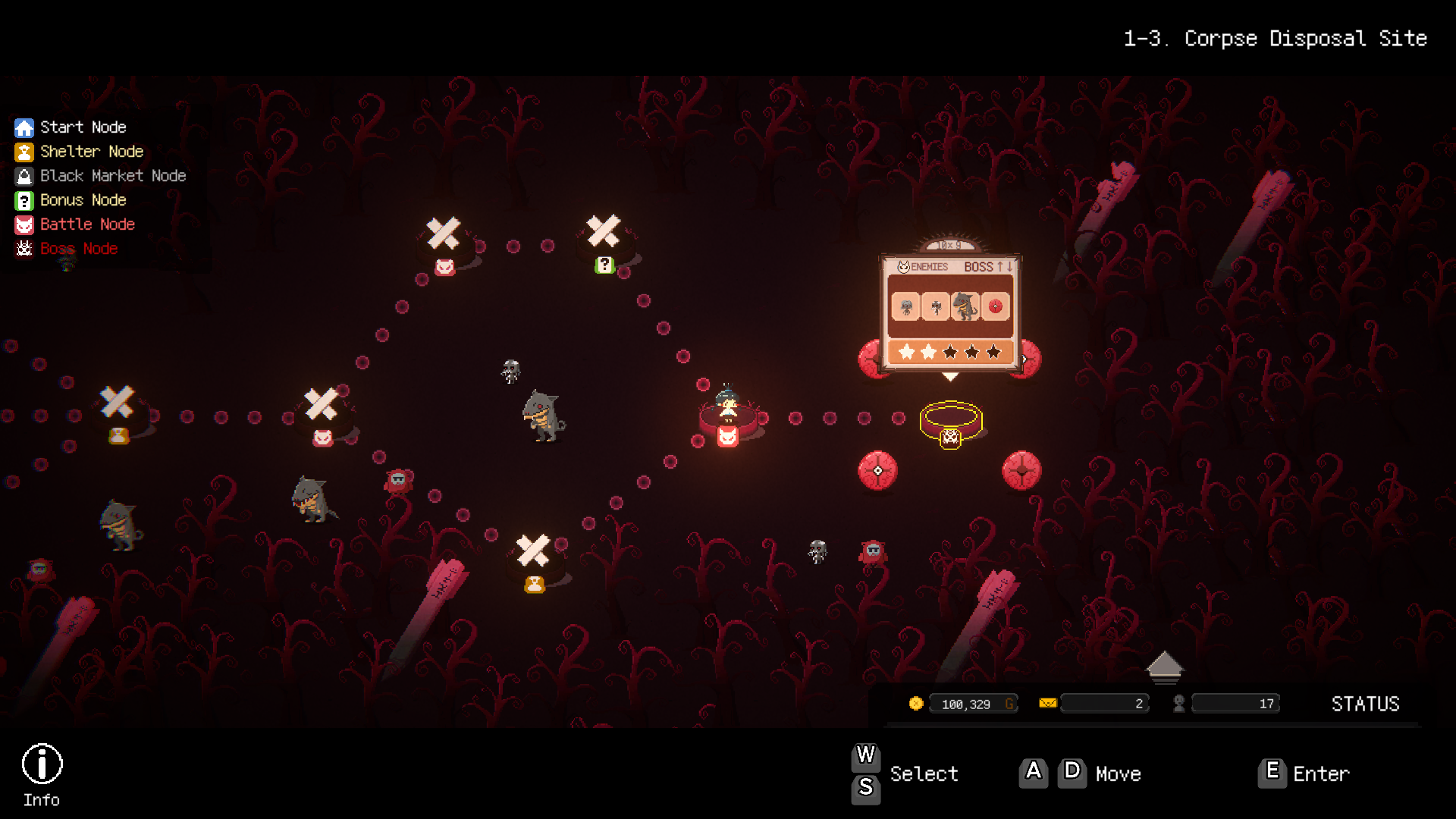Screen dimensions: 1456x819
Task: Select the yellow-highlighted boss node on the map
Action: pyautogui.click(x=951, y=422)
